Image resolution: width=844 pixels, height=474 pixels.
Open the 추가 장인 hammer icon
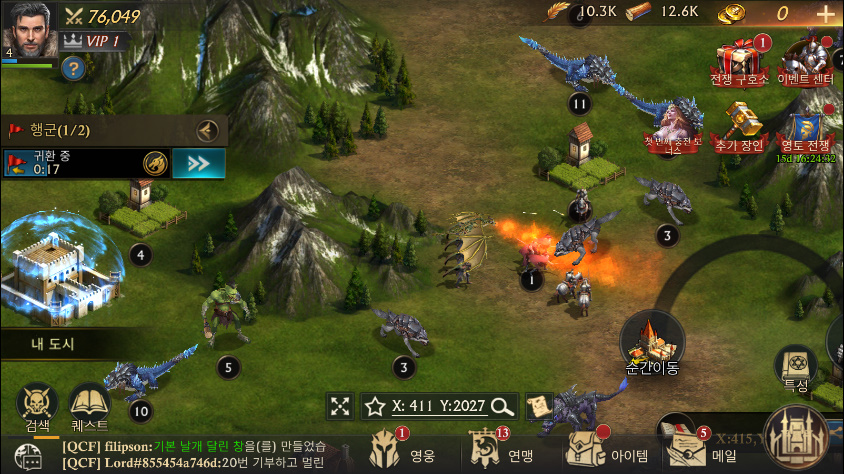[739, 126]
